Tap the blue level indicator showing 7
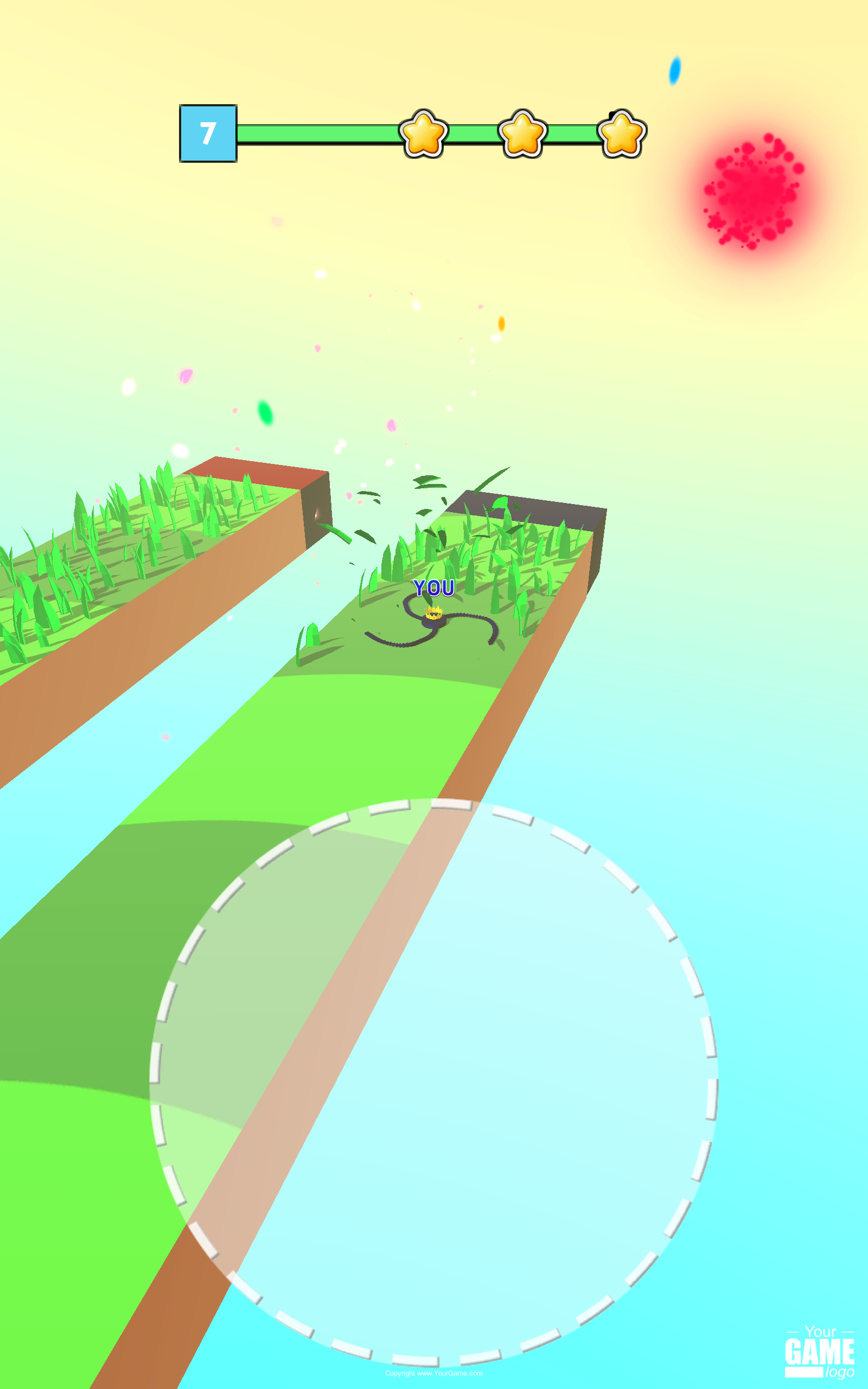868x1389 pixels. click(208, 132)
